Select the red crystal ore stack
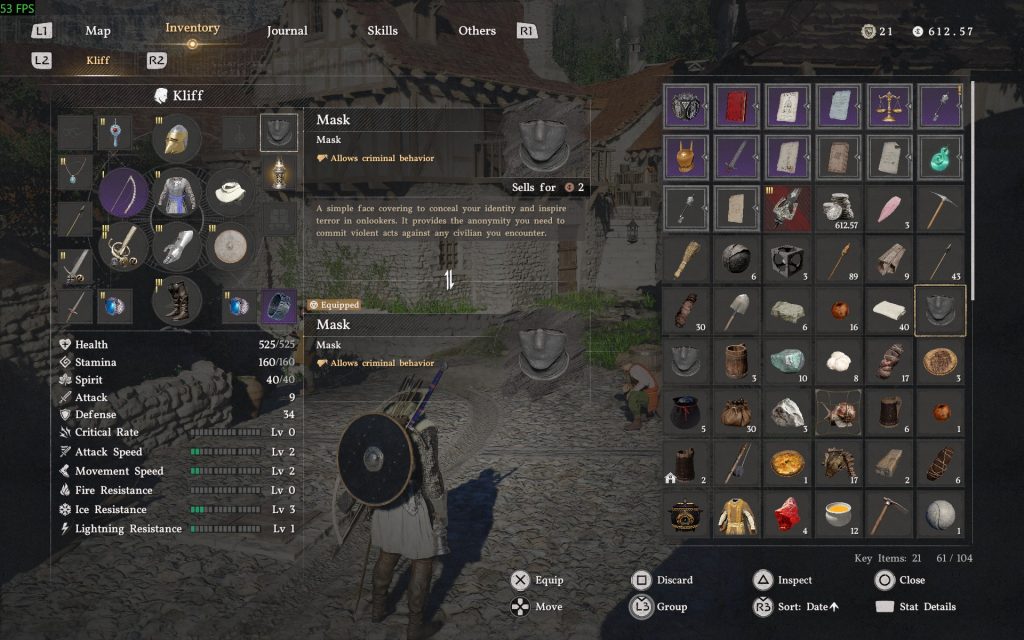The height and width of the screenshot is (640, 1024). tap(788, 514)
